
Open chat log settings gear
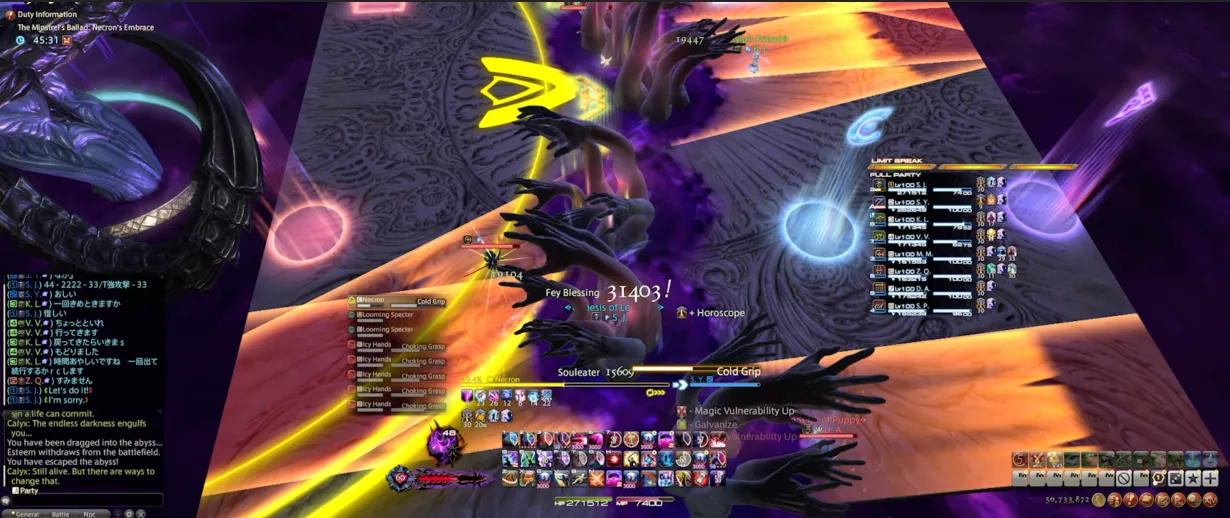pos(128,513)
